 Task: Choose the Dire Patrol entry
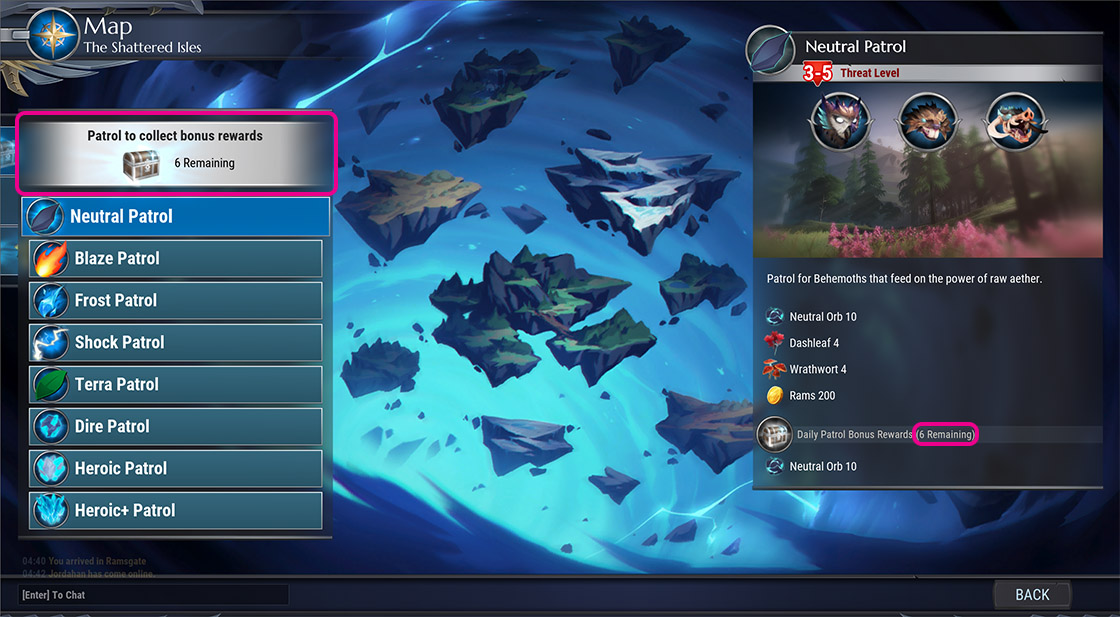pos(176,426)
